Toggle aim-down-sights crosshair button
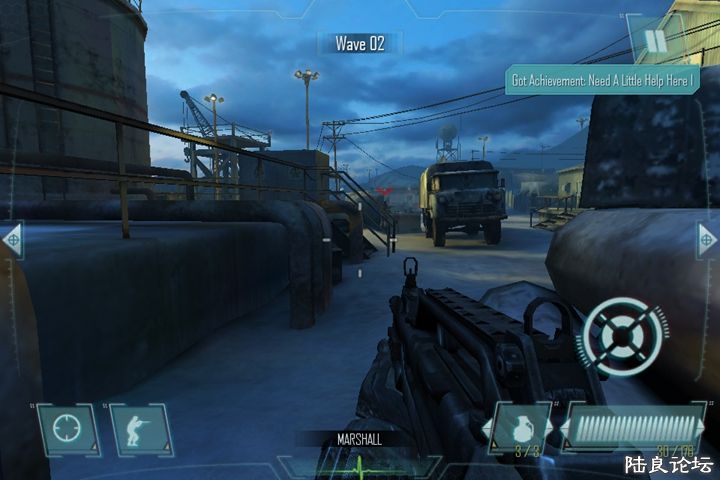The image size is (720, 480). tap(68, 430)
